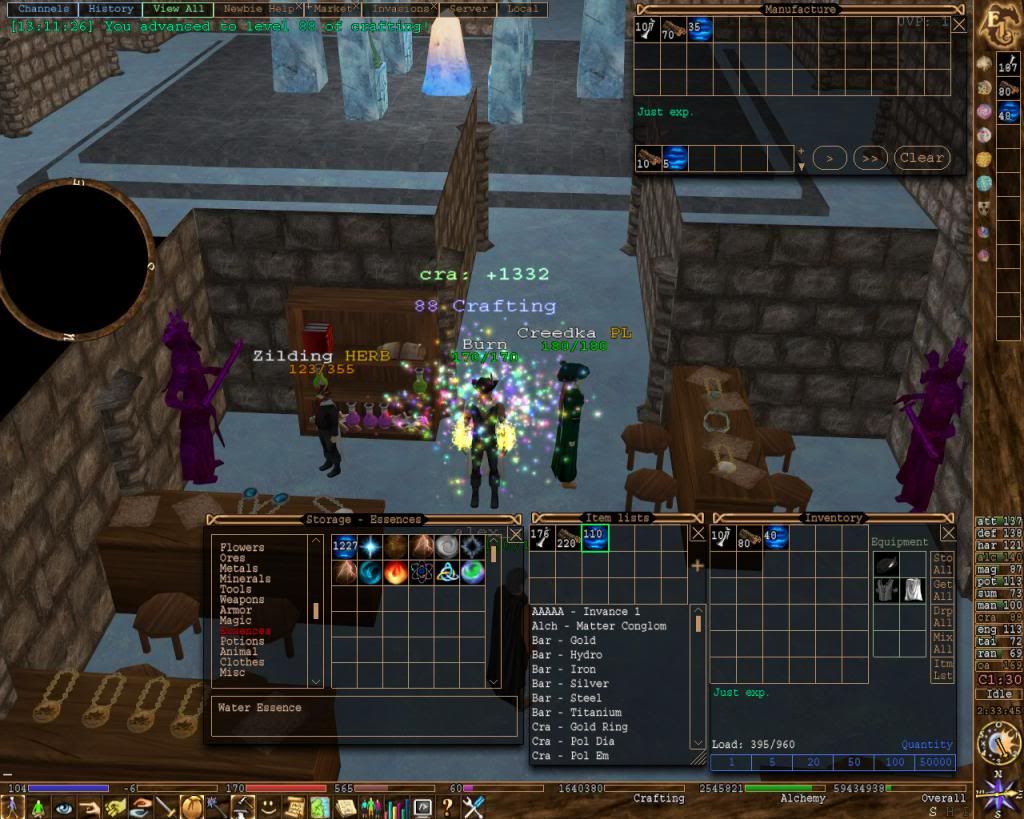
Task: Pick the fire essence in storage
Action: click(x=395, y=572)
